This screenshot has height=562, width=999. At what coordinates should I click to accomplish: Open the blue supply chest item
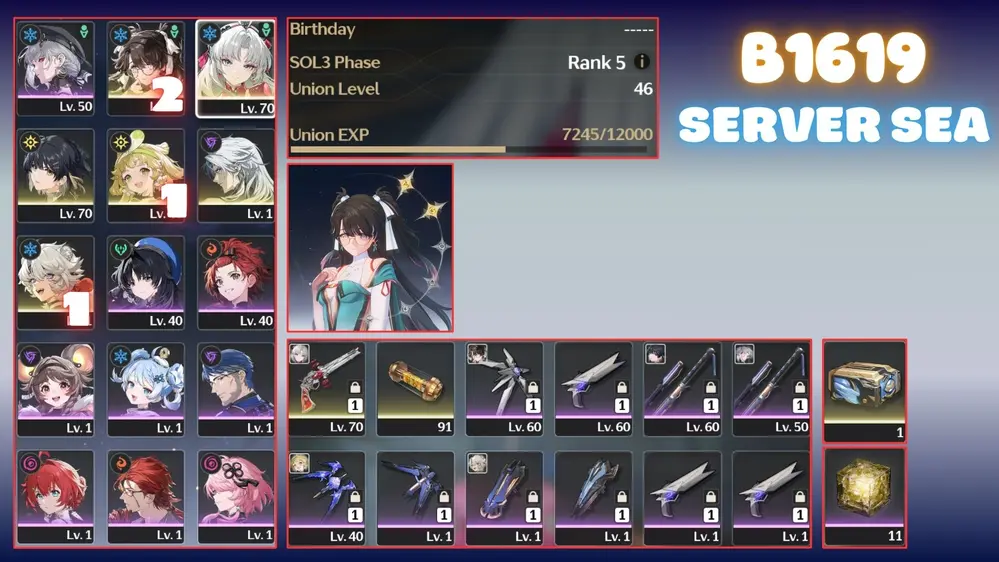pos(864,390)
